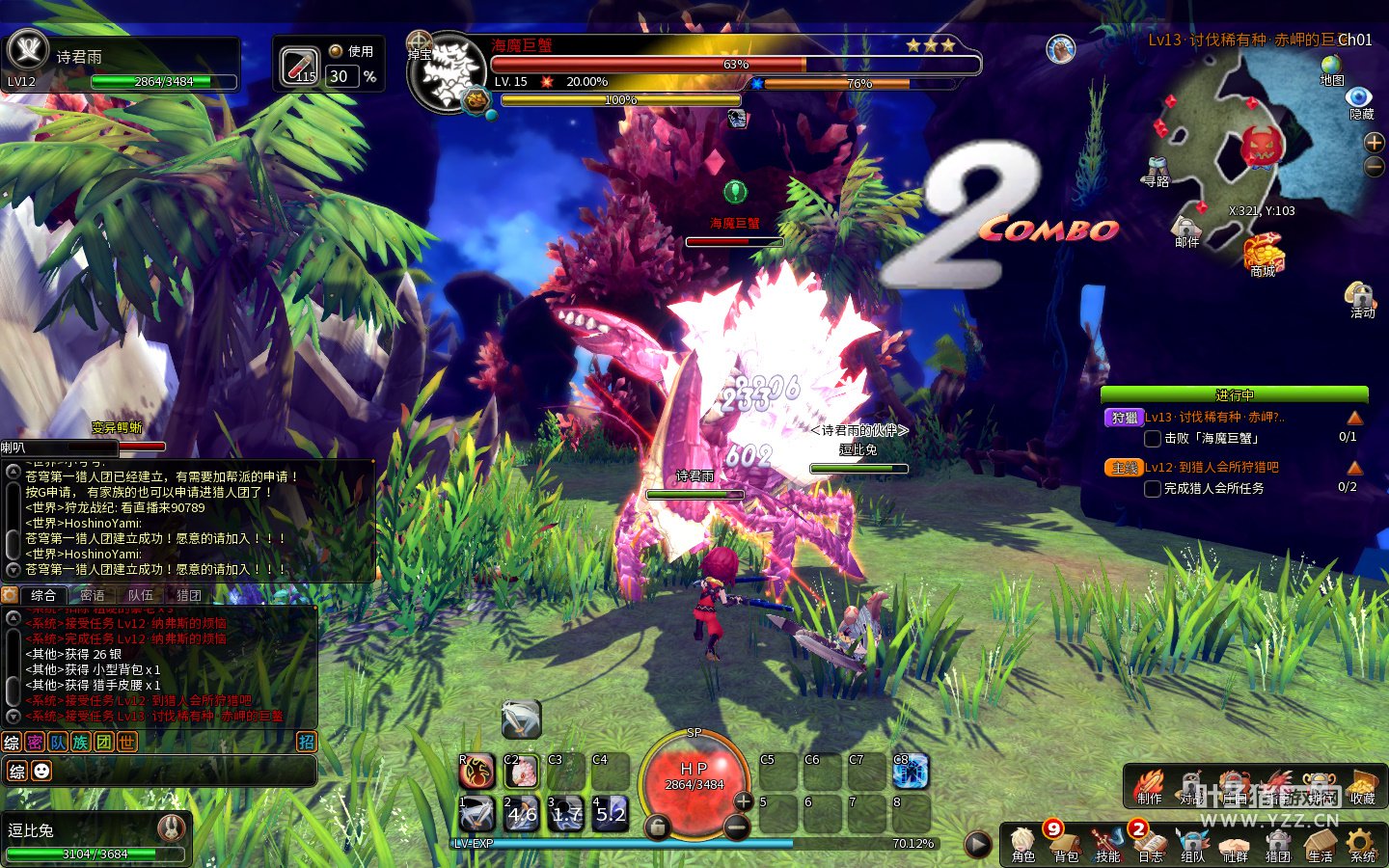The image size is (1389, 868).
Task: Open the 日志 quest journal
Action: click(x=1150, y=843)
